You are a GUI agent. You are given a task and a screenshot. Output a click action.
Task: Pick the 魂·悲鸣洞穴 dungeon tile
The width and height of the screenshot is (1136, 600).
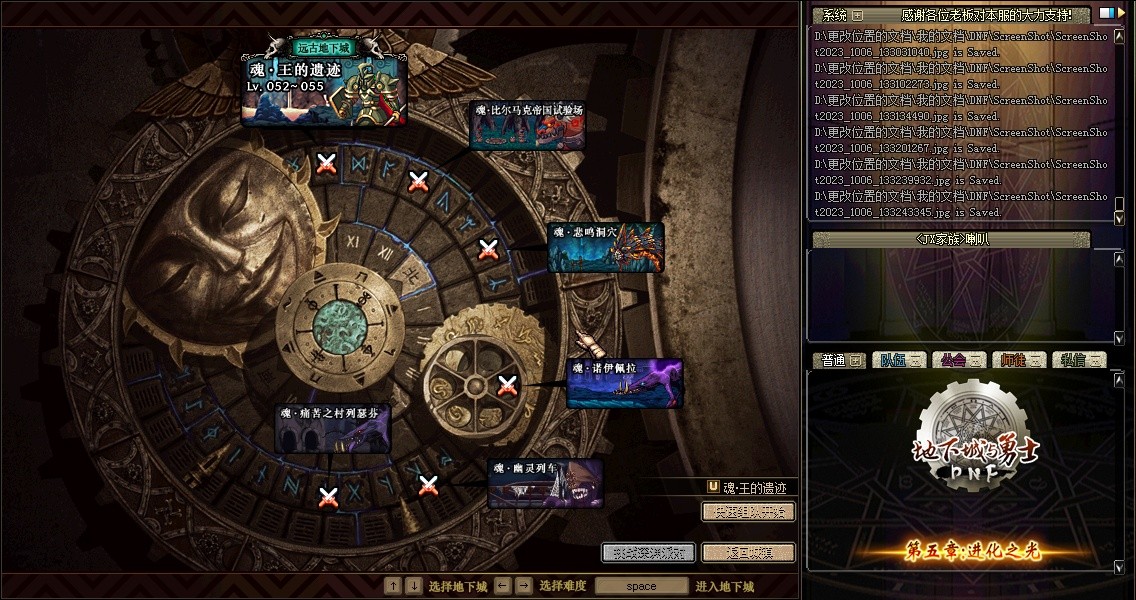click(606, 249)
